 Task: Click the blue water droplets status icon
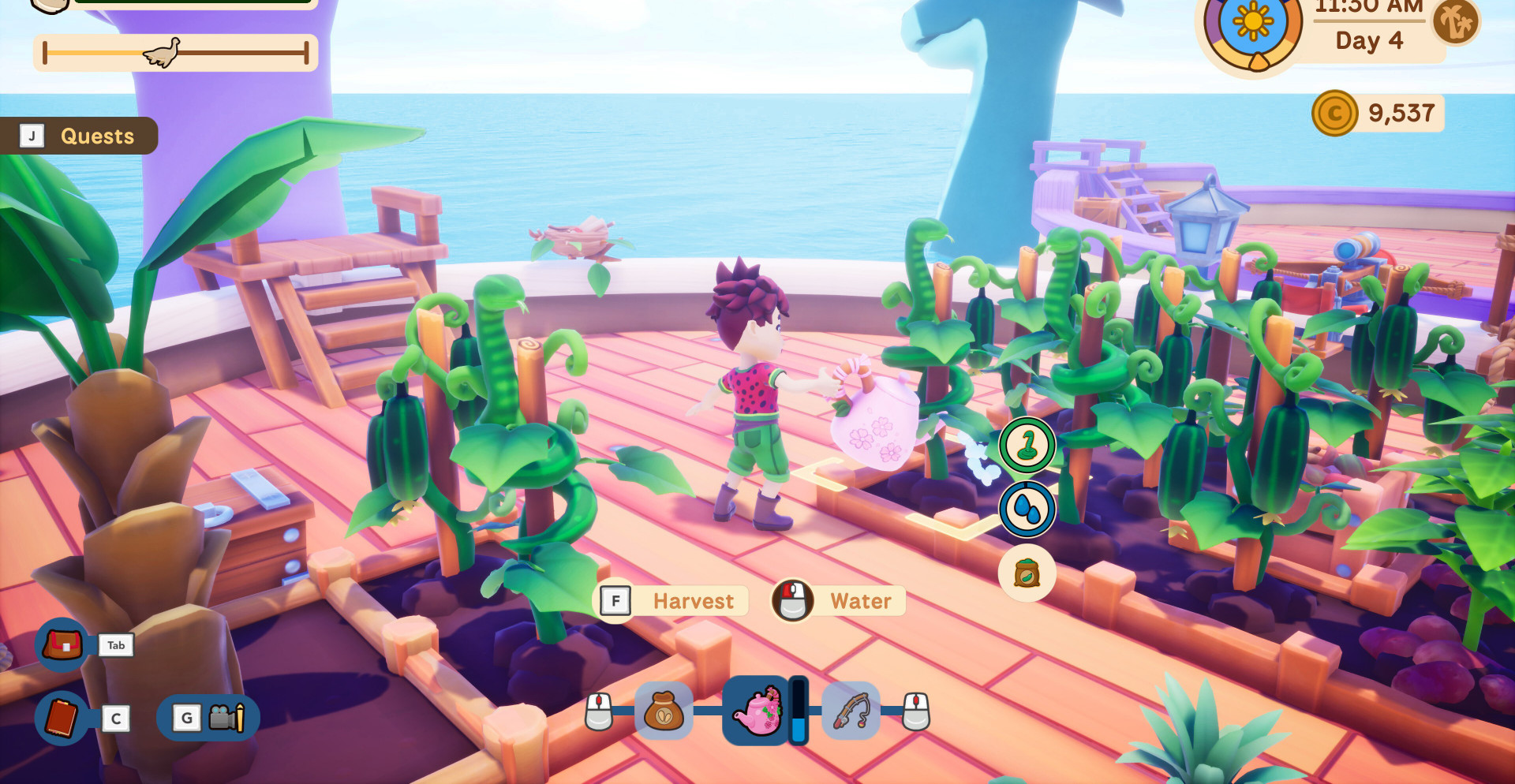click(1027, 510)
